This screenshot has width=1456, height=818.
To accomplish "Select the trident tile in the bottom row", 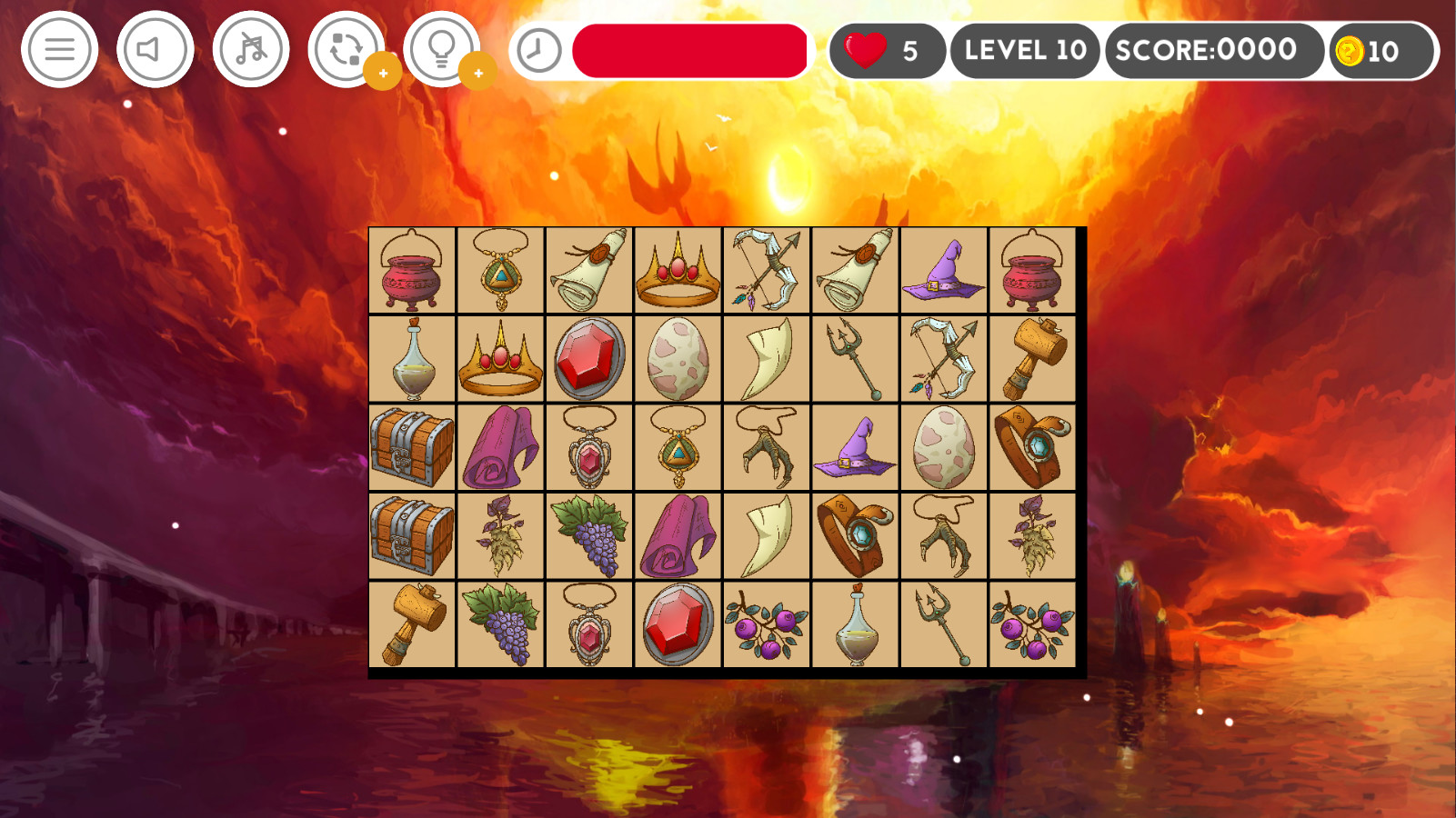I will click(x=943, y=625).
